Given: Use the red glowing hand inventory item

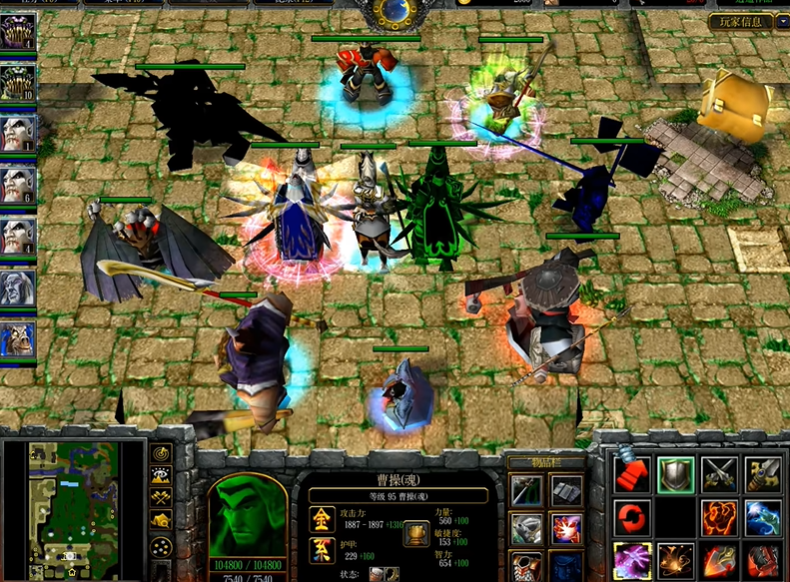Looking at the screenshot, I should coord(566,528).
